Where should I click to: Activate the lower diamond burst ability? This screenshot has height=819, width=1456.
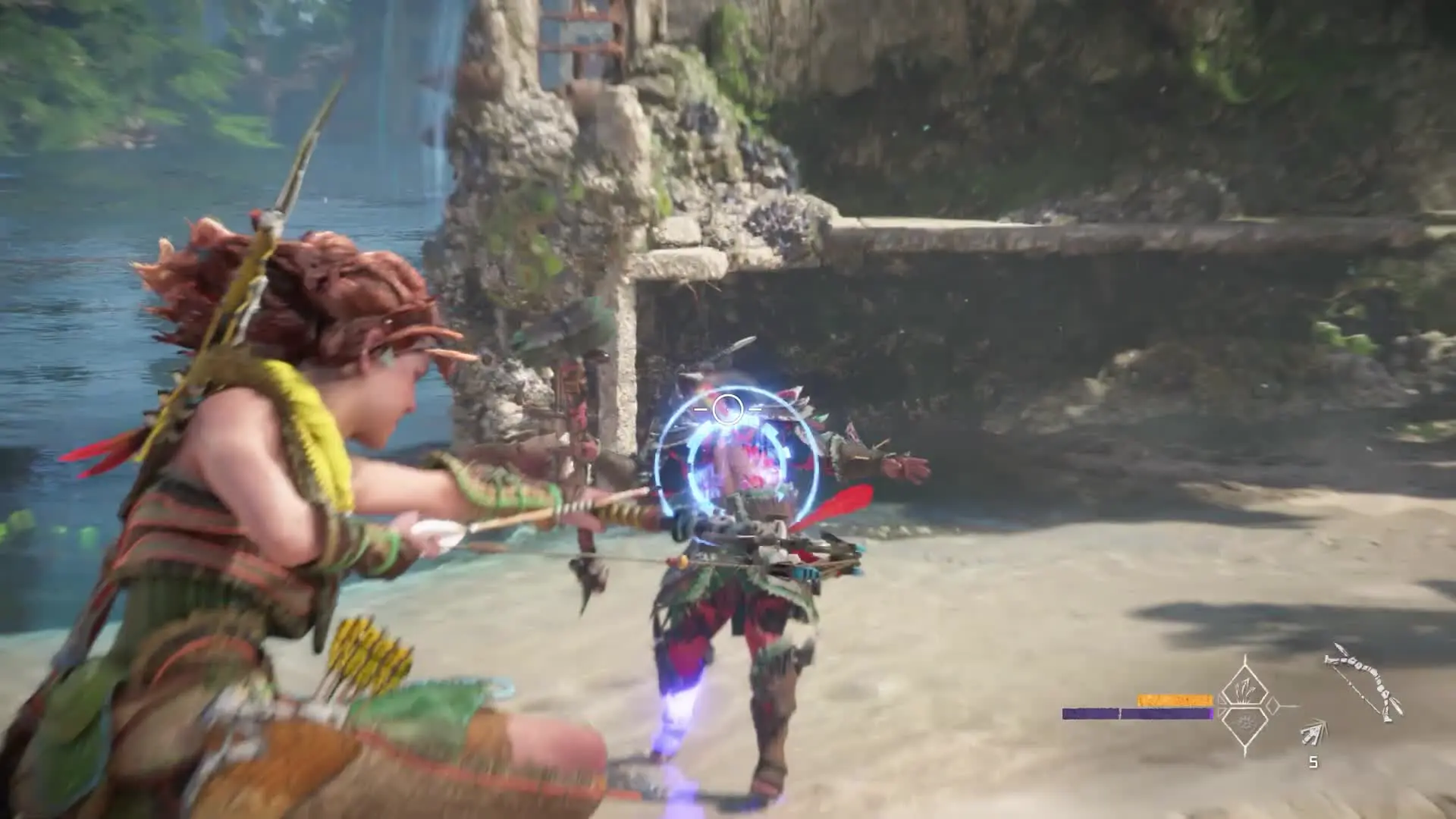[1244, 726]
